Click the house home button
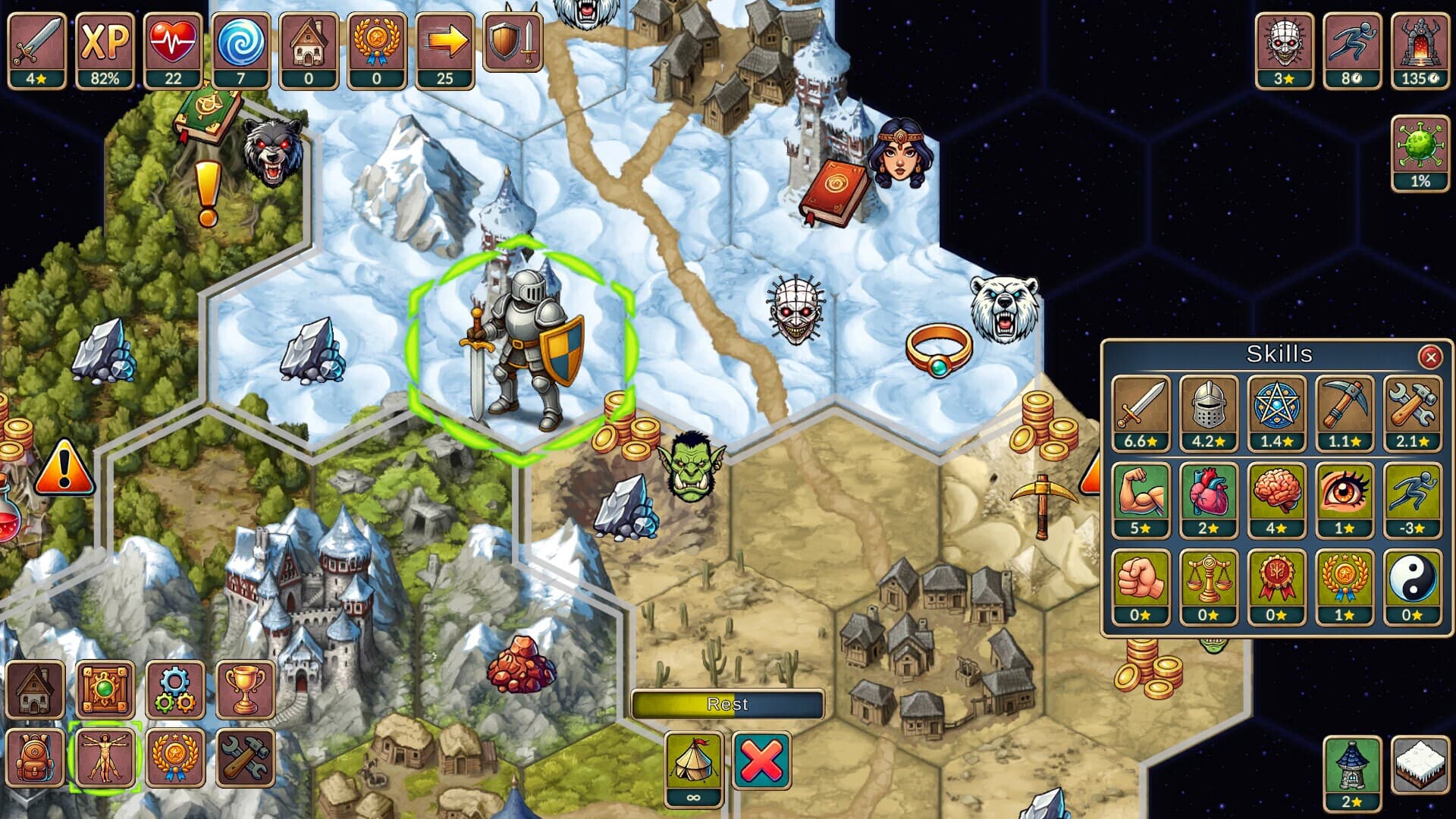The image size is (1456, 819). [x=35, y=689]
